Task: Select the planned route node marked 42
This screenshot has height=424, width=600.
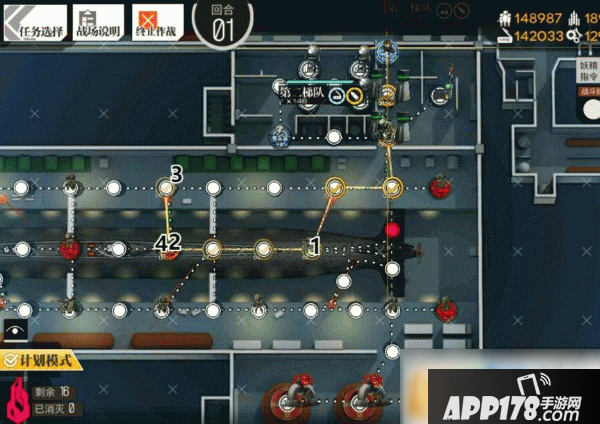Action: pos(168,248)
